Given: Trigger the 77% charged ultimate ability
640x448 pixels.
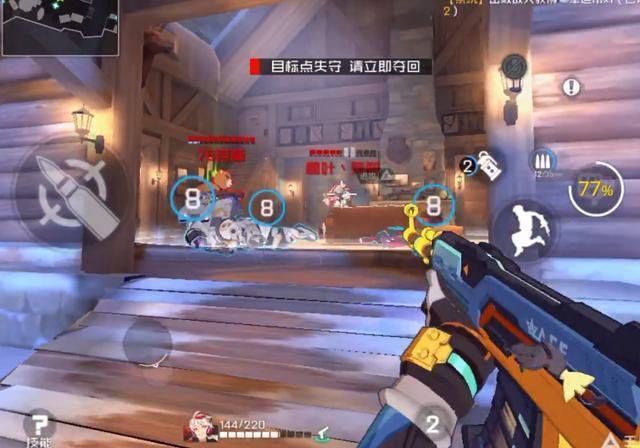Looking at the screenshot, I should pyautogui.click(x=595, y=188).
